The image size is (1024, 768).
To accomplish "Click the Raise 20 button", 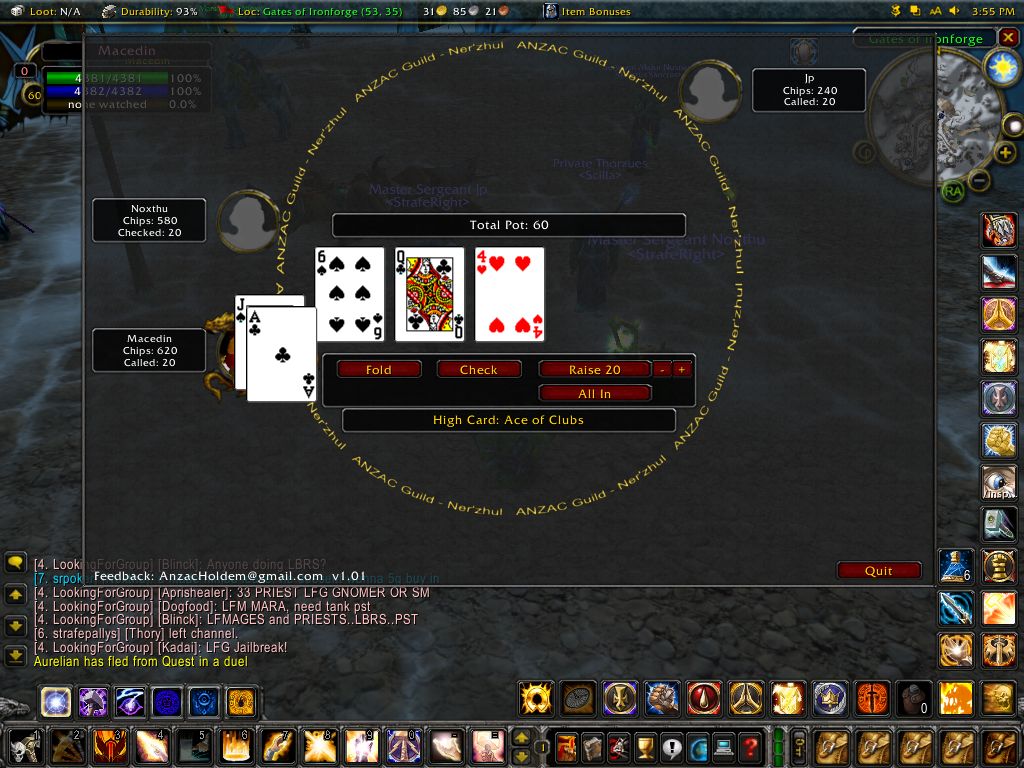I will point(594,369).
